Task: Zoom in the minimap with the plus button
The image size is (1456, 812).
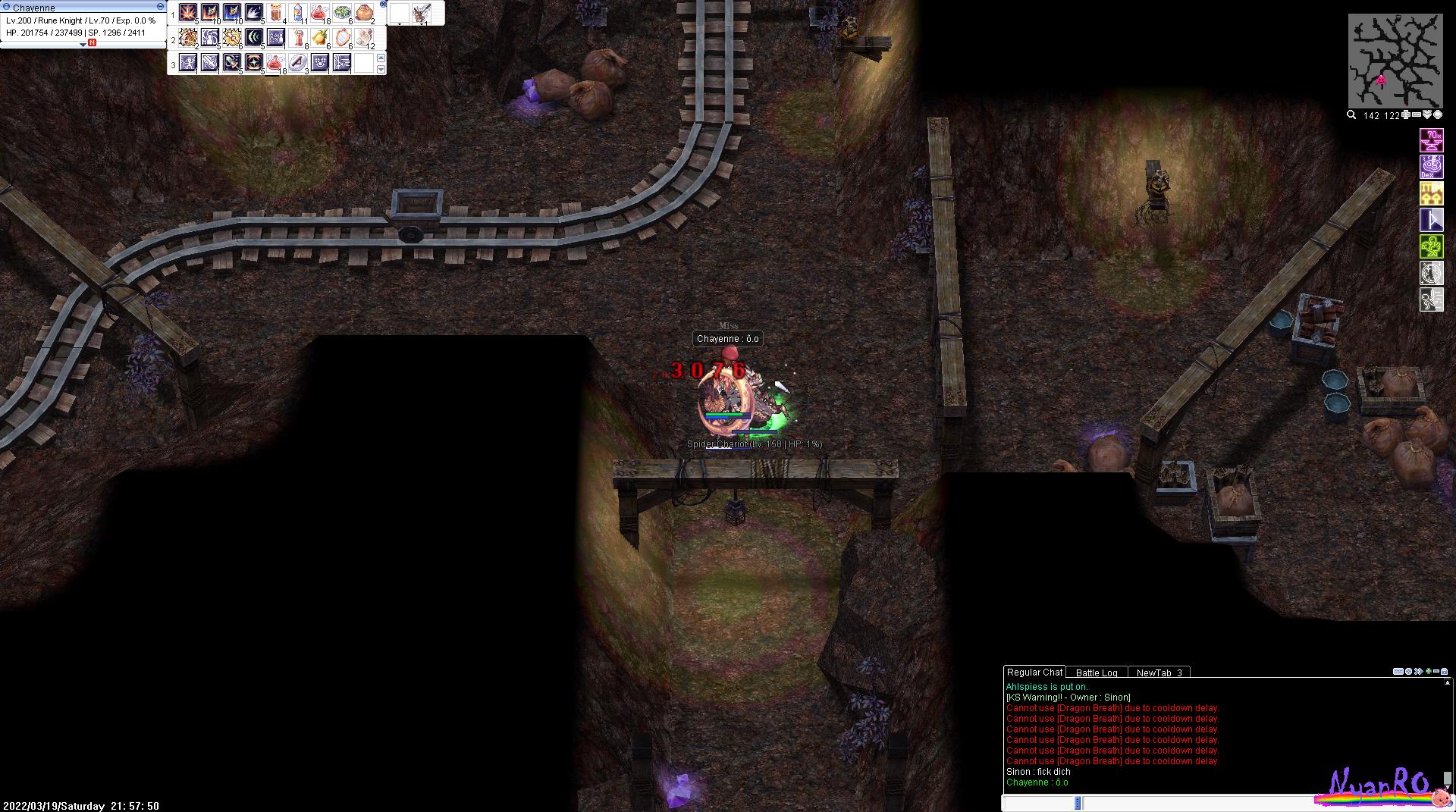Action: 1406,115
